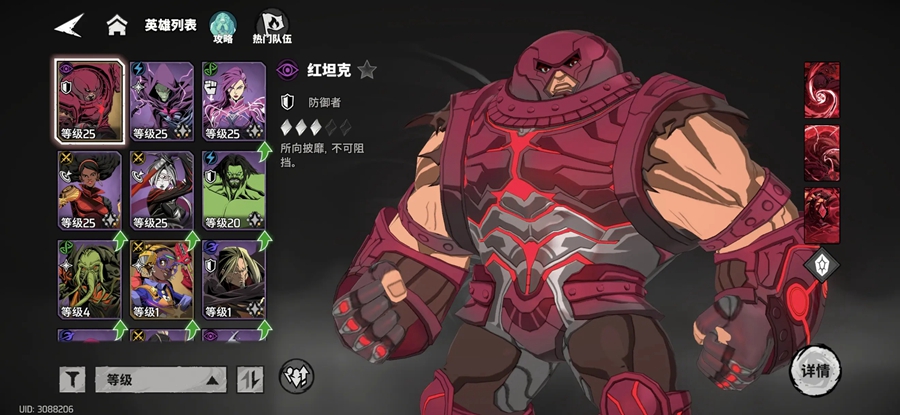Open the 热门队伍 popular teams page
This screenshot has height=415, width=900.
(271, 27)
